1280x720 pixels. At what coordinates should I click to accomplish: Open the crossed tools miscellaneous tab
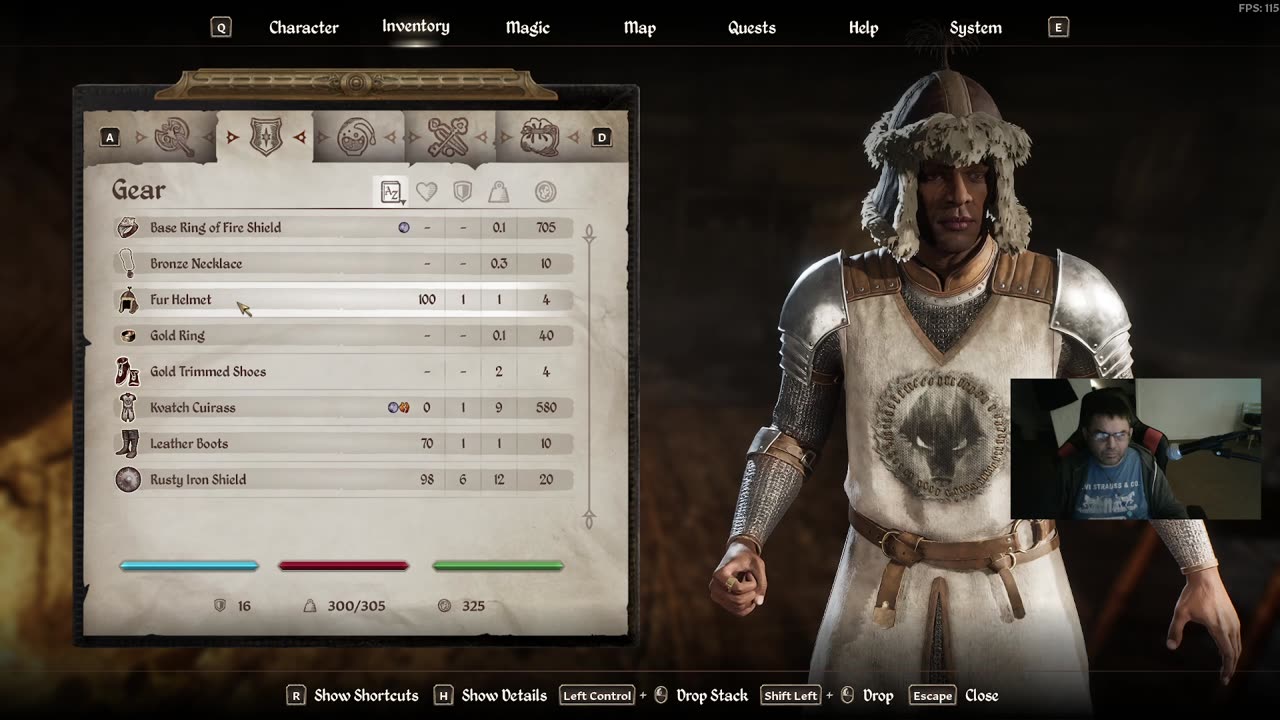click(x=448, y=137)
